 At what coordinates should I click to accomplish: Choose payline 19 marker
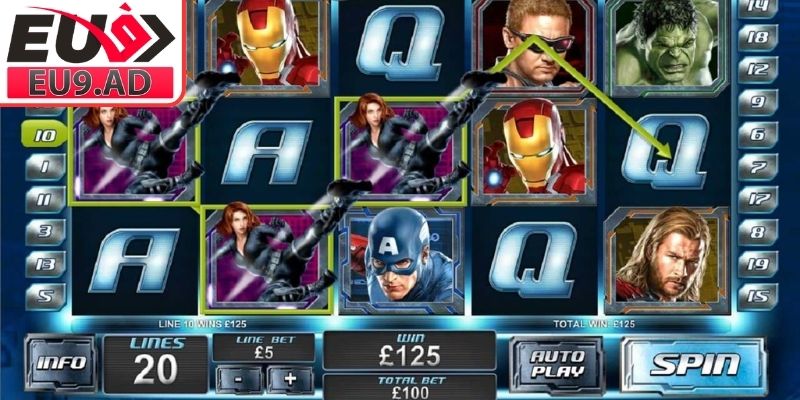tap(757, 263)
